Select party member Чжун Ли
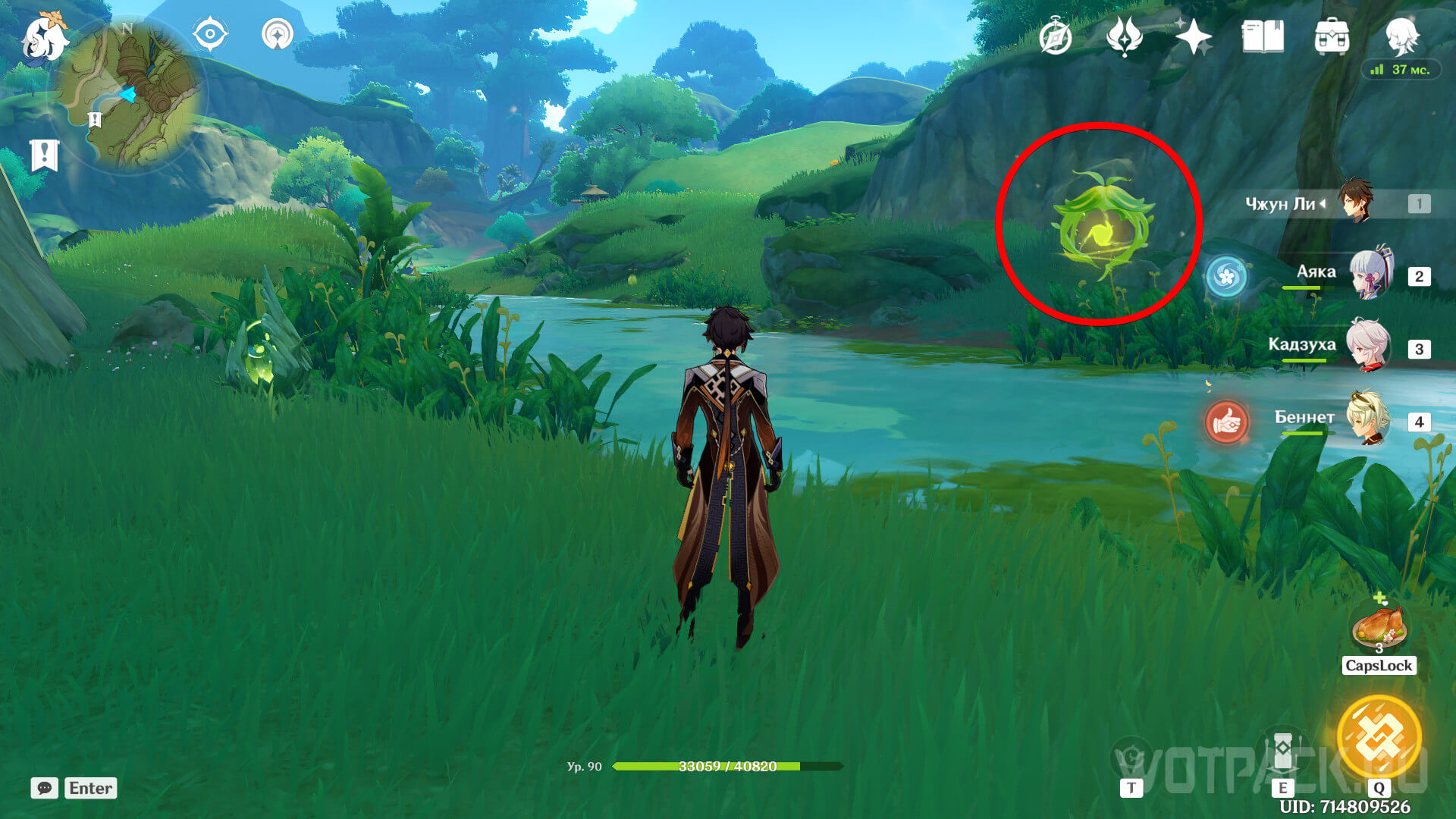1456x819 pixels. coord(1354,202)
